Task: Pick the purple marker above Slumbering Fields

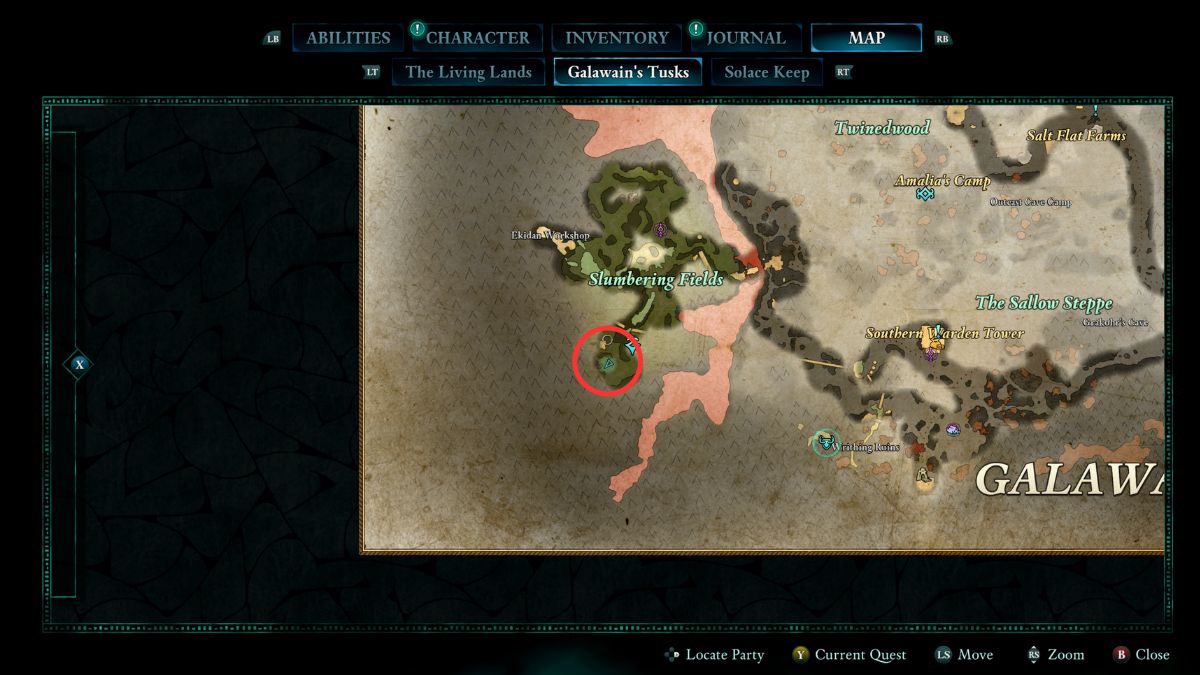Action: click(660, 230)
